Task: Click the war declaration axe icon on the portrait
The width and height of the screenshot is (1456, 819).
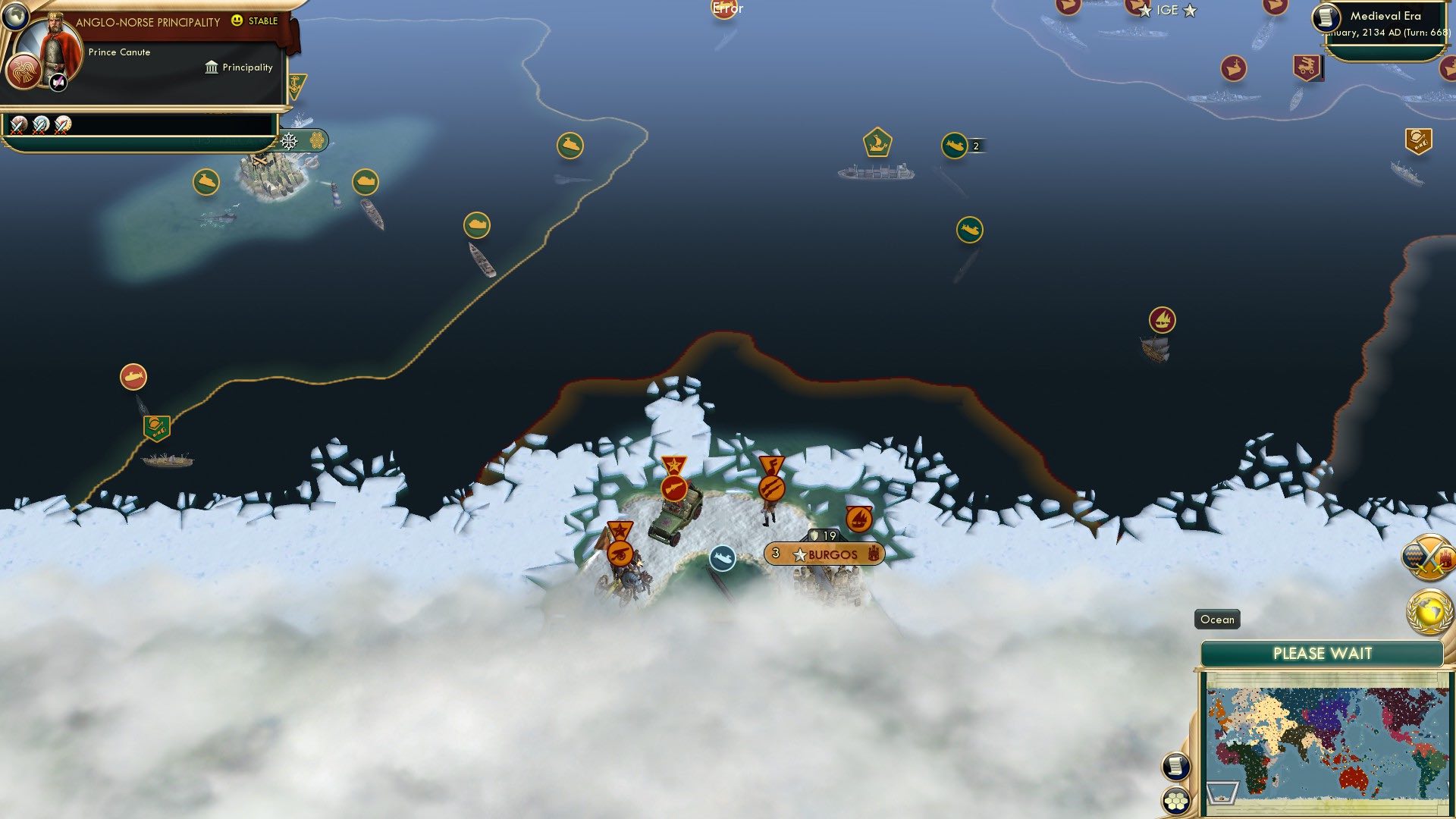Action: pyautogui.click(x=57, y=83)
